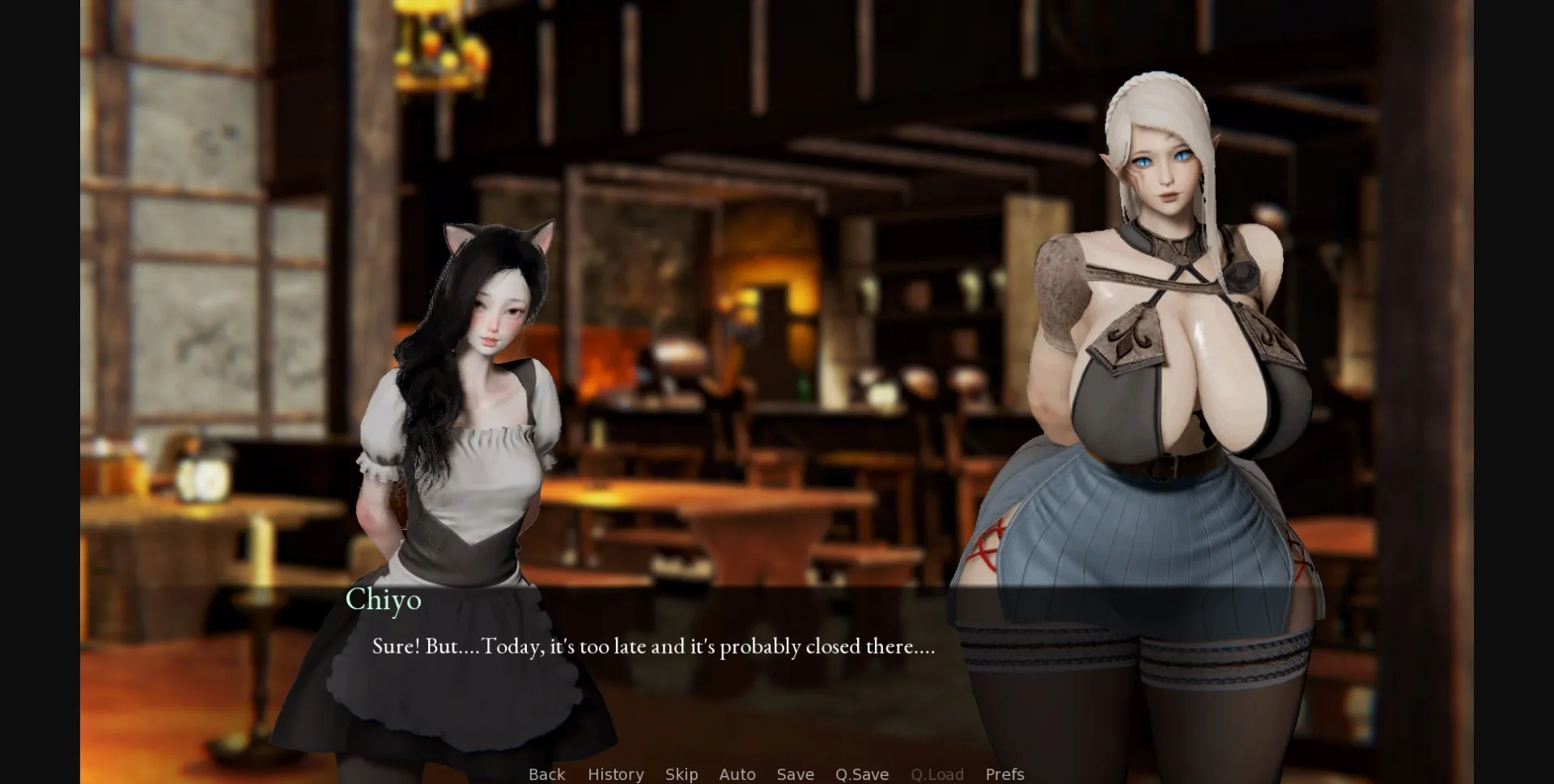Click the Chiyo name label
This screenshot has width=1554, height=784.
(x=384, y=600)
